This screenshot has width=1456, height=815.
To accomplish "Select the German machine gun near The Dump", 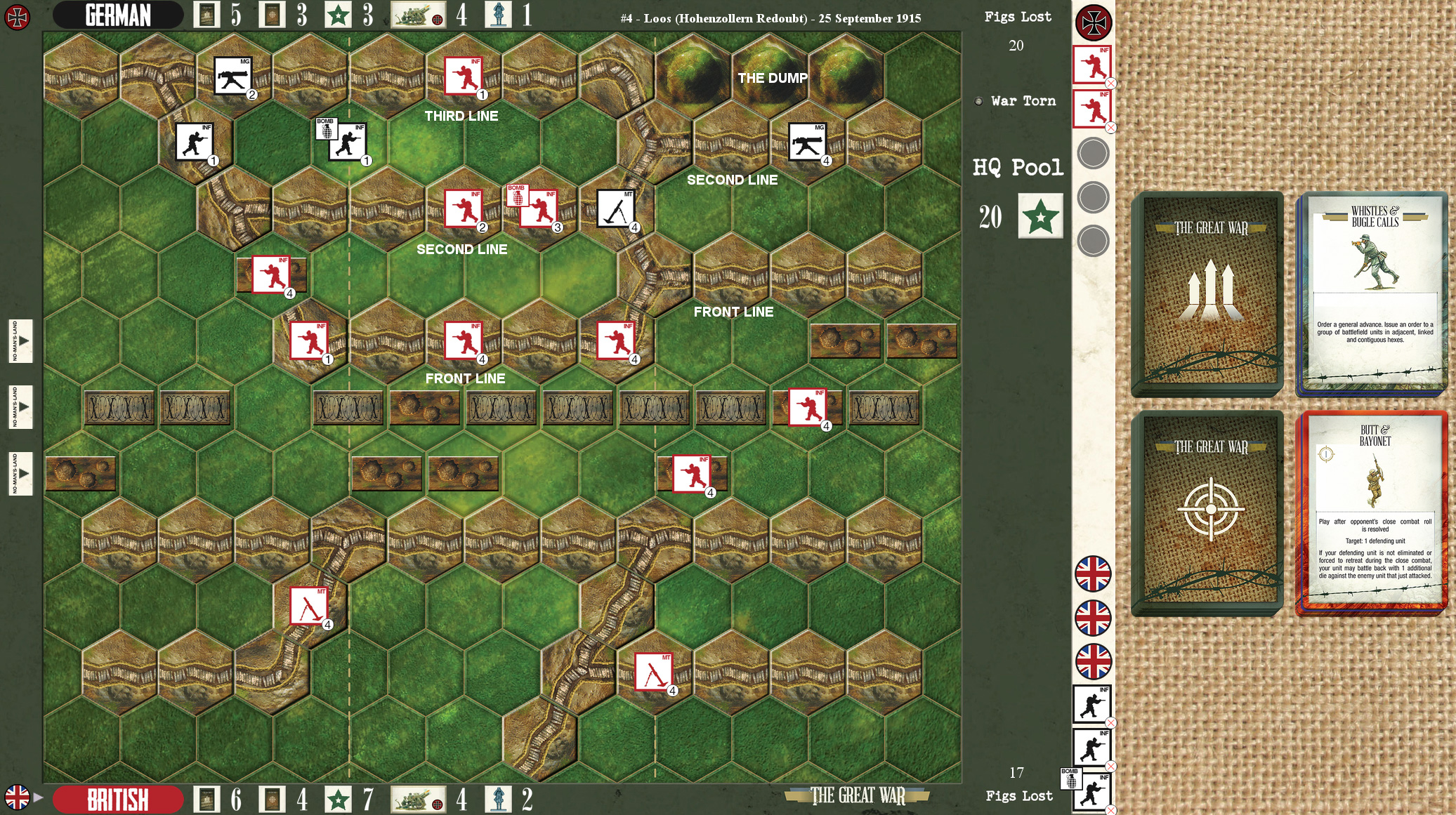I will 807,142.
